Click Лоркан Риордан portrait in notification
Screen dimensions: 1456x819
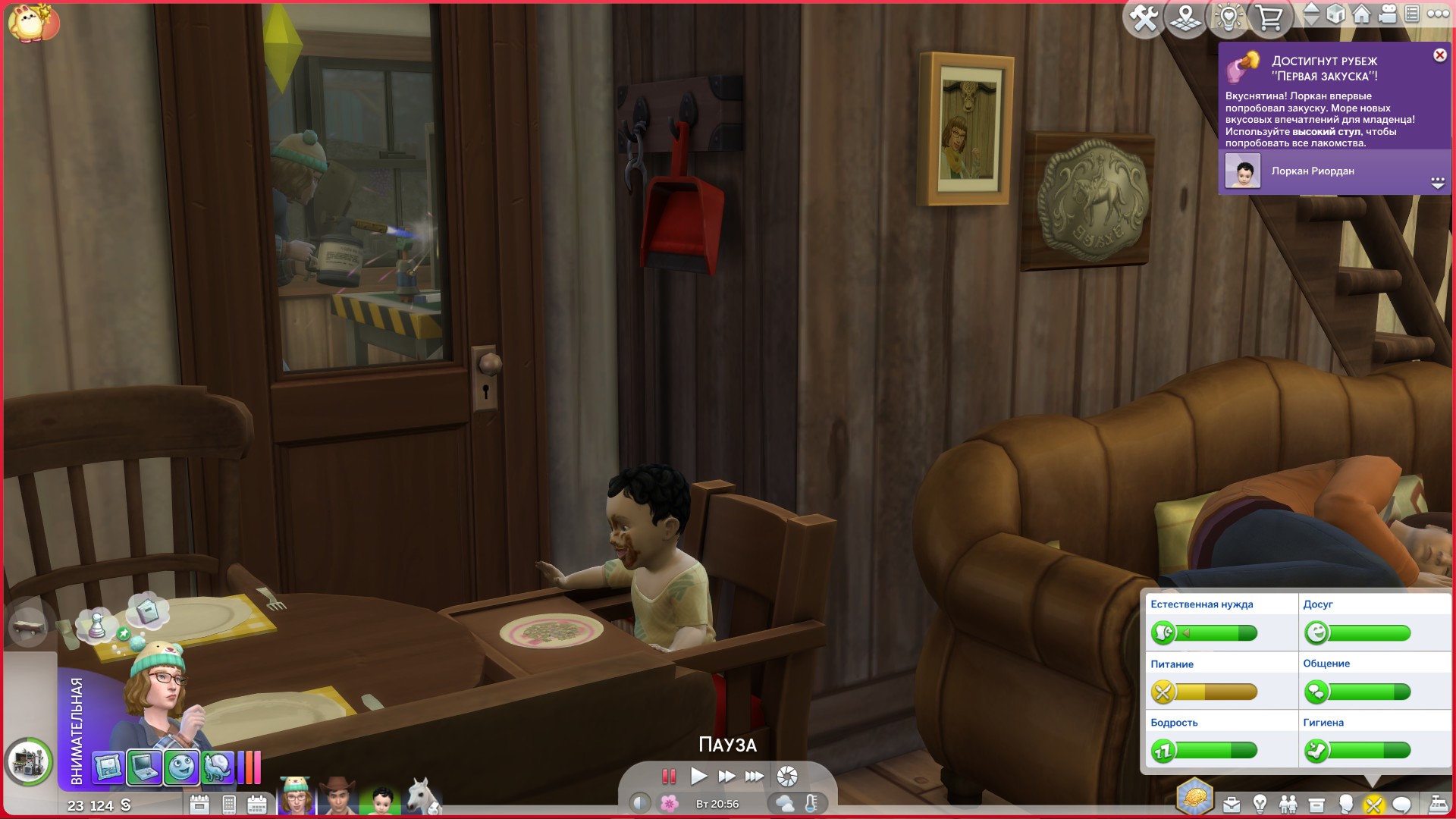1243,171
